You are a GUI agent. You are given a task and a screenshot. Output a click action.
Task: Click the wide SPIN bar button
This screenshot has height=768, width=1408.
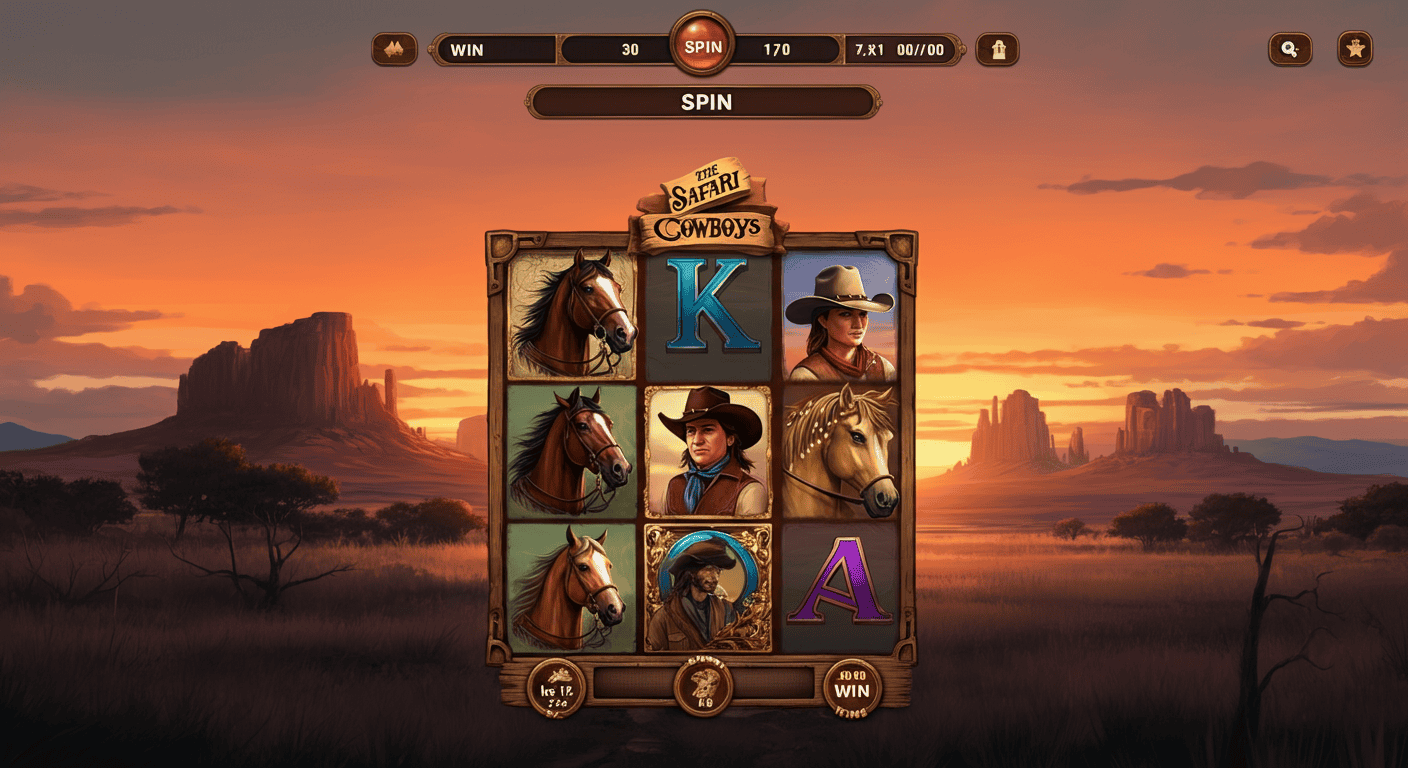pyautogui.click(x=704, y=102)
